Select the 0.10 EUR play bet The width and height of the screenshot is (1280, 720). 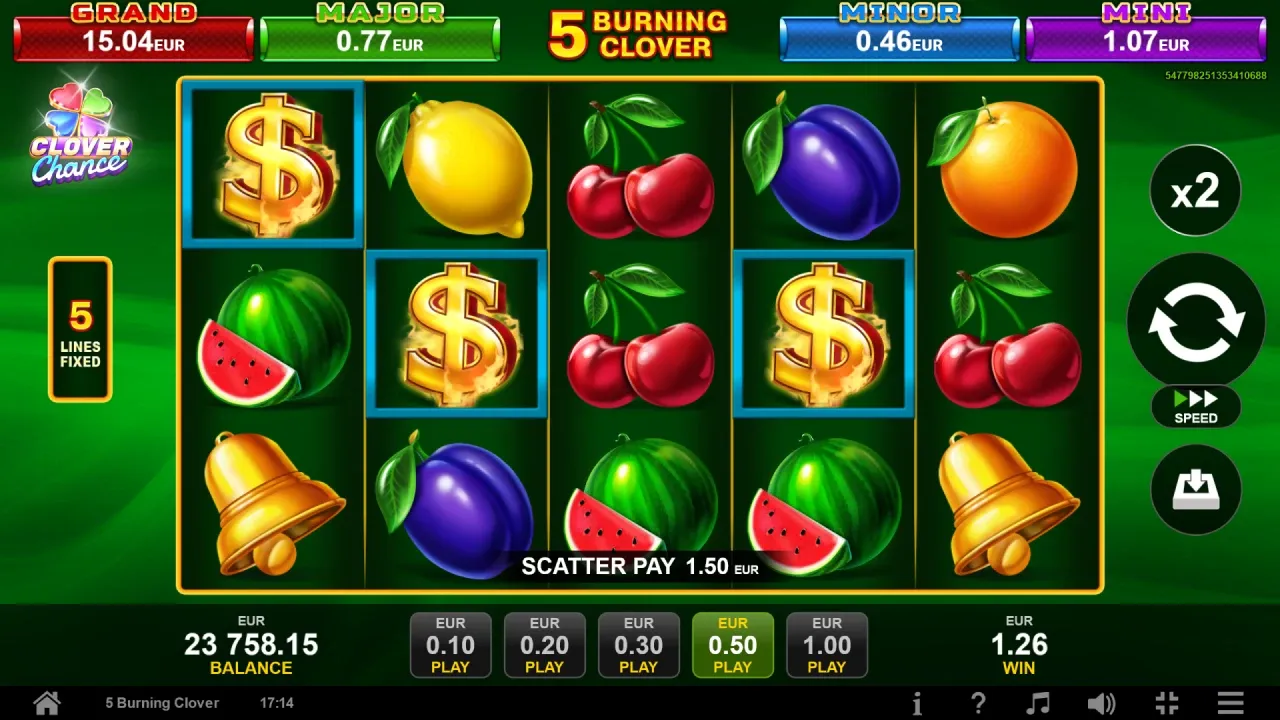click(450, 645)
